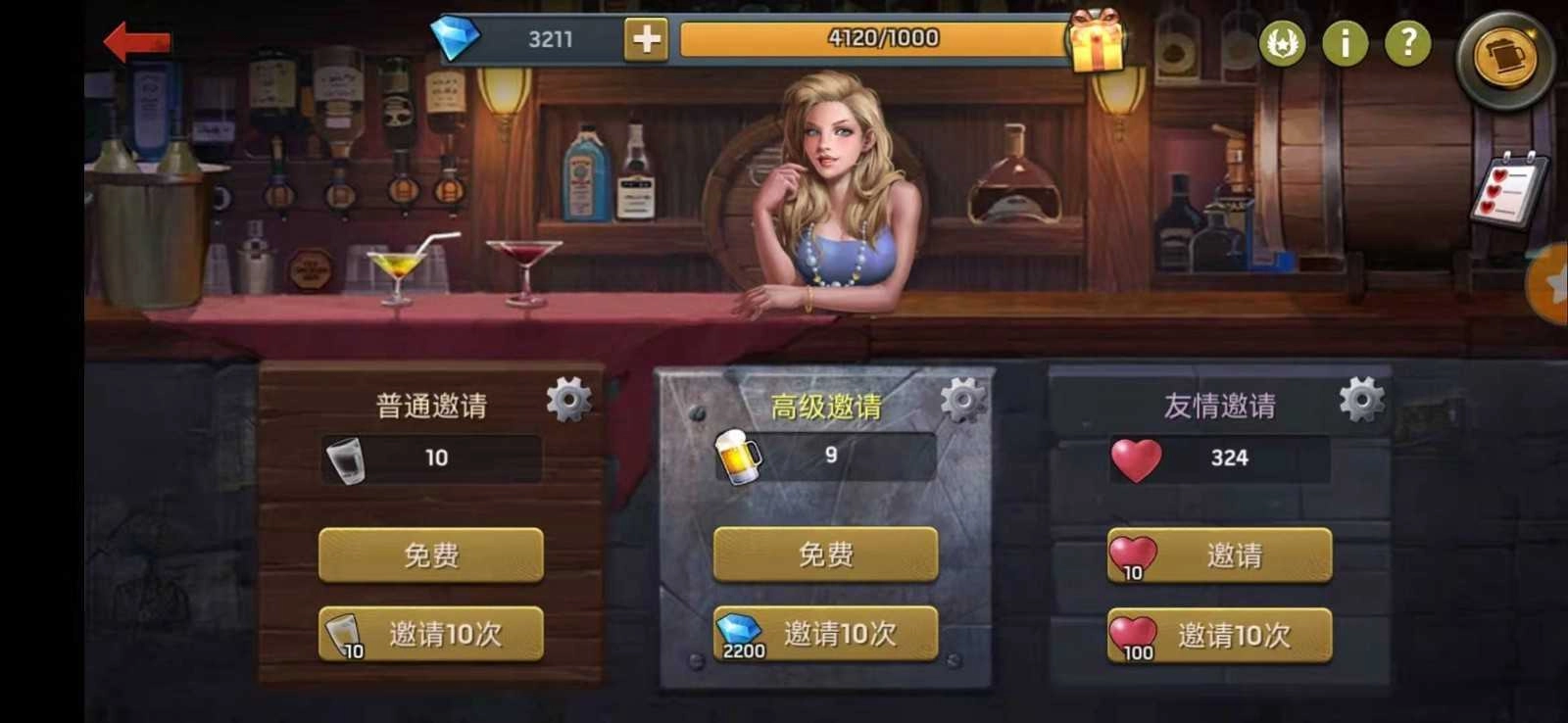
Task: Open settings gear for 高级邀请 panel
Action: pos(961,400)
